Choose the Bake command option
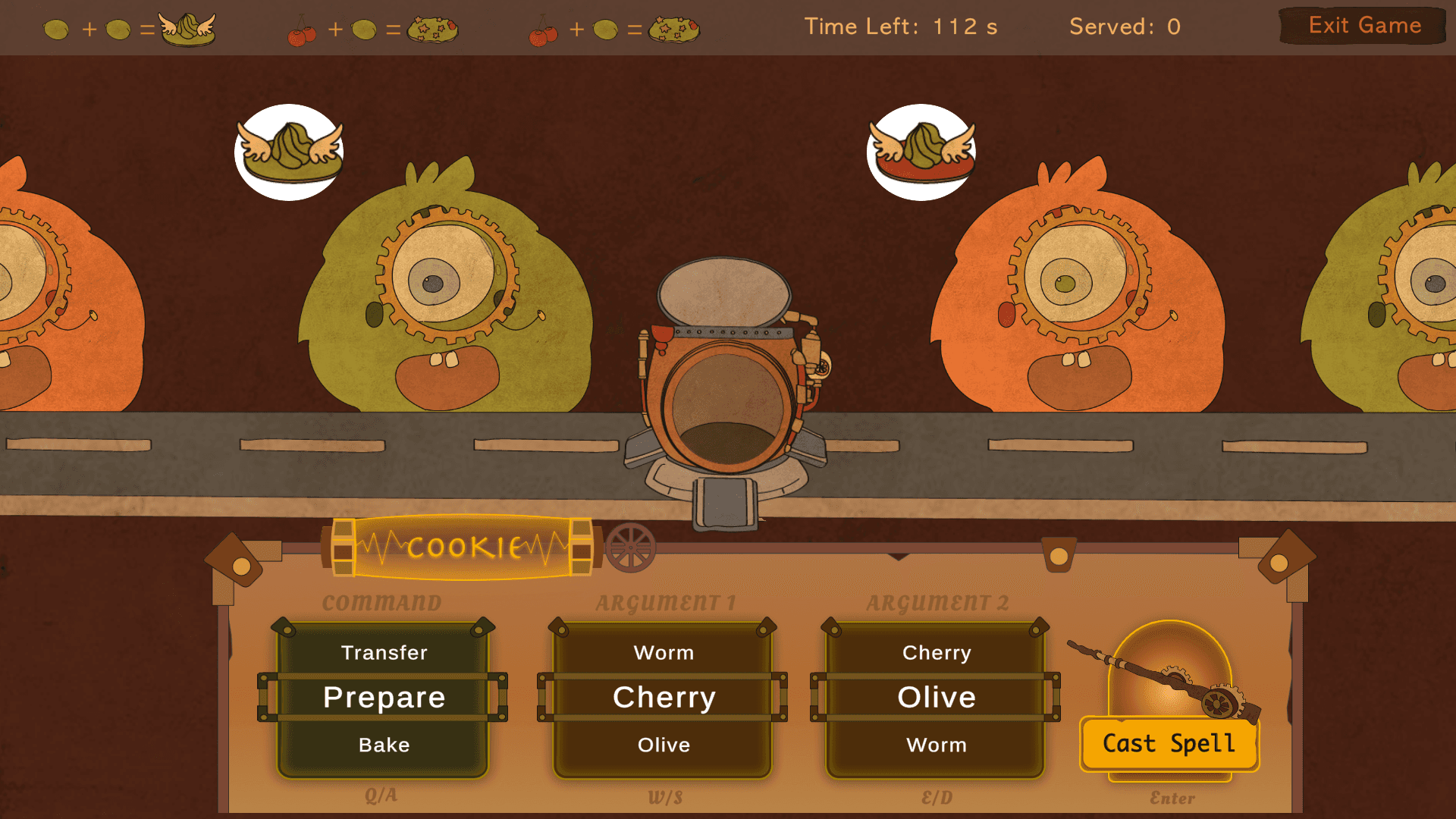This screenshot has width=1456, height=819. 384,745
